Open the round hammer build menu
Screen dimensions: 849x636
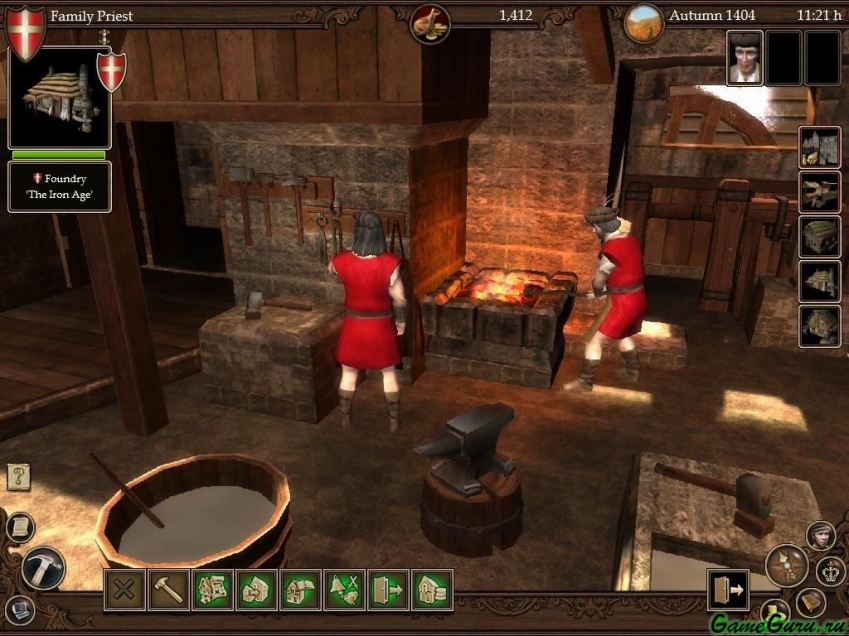tap(43, 568)
